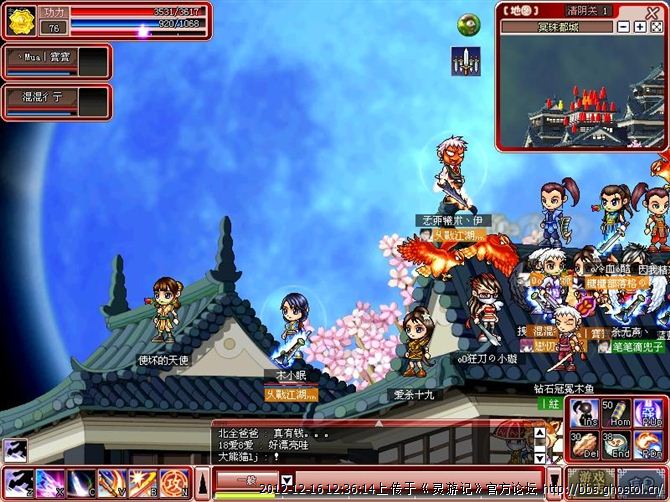Activate the PUp quick item slot
The image size is (670, 502).
[x=647, y=413]
